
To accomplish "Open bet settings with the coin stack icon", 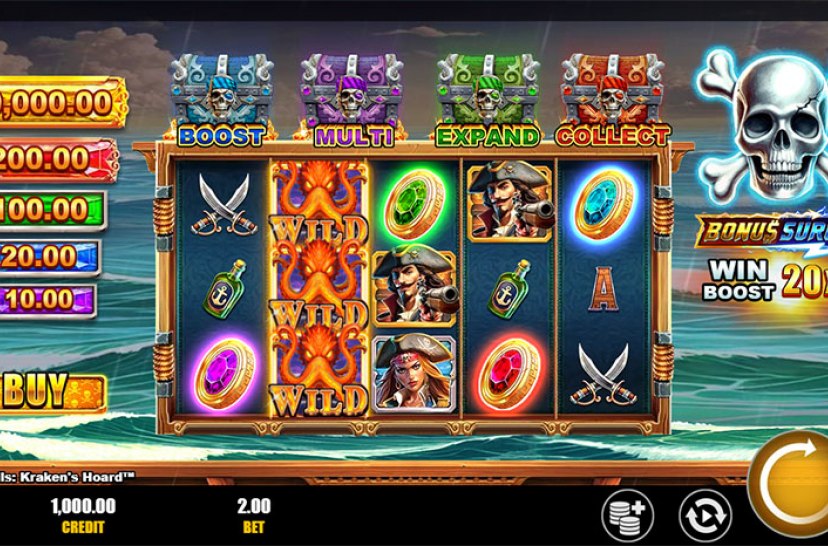I will tap(626, 516).
